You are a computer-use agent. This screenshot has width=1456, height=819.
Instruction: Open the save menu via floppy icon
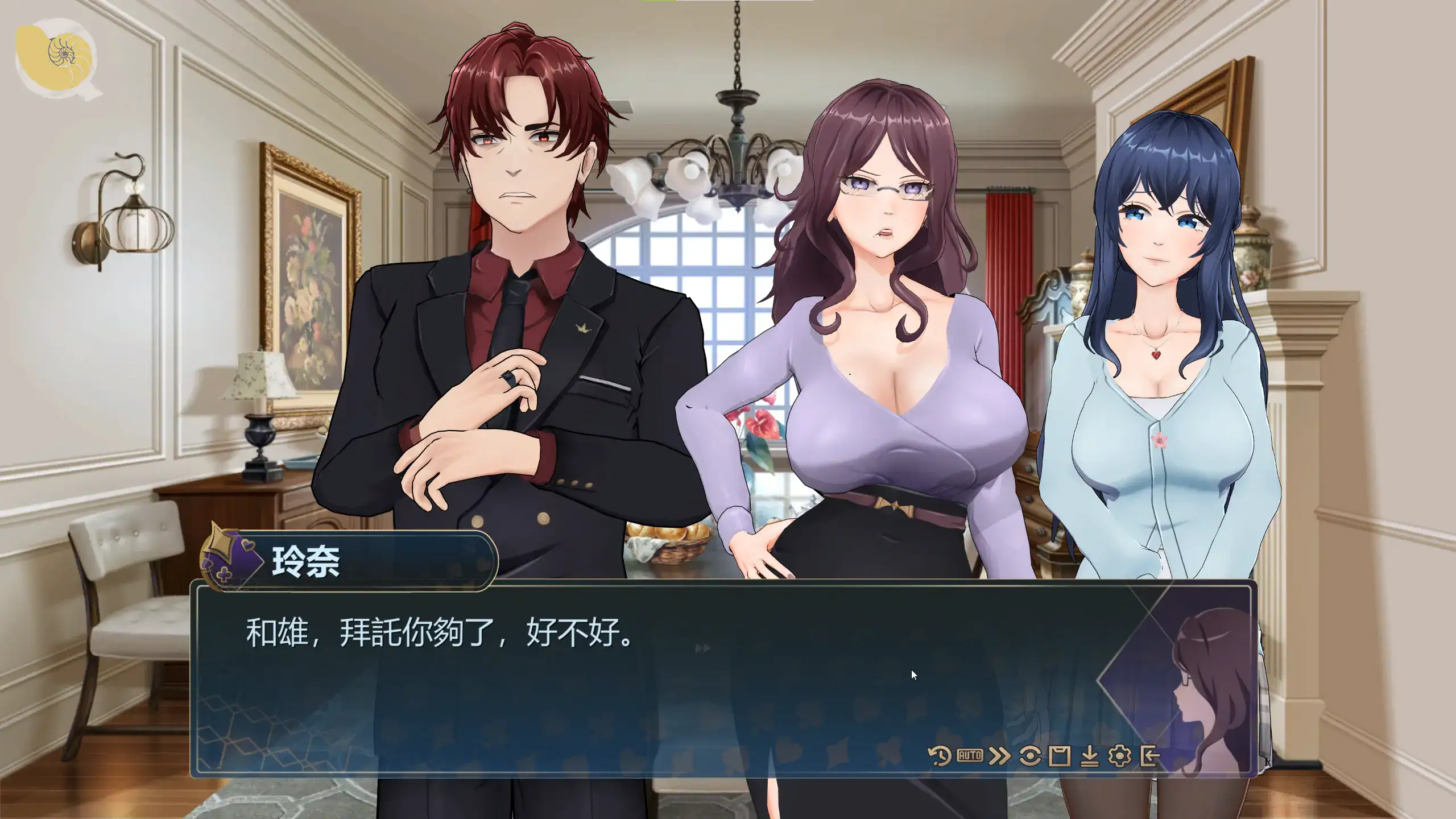click(x=1060, y=756)
